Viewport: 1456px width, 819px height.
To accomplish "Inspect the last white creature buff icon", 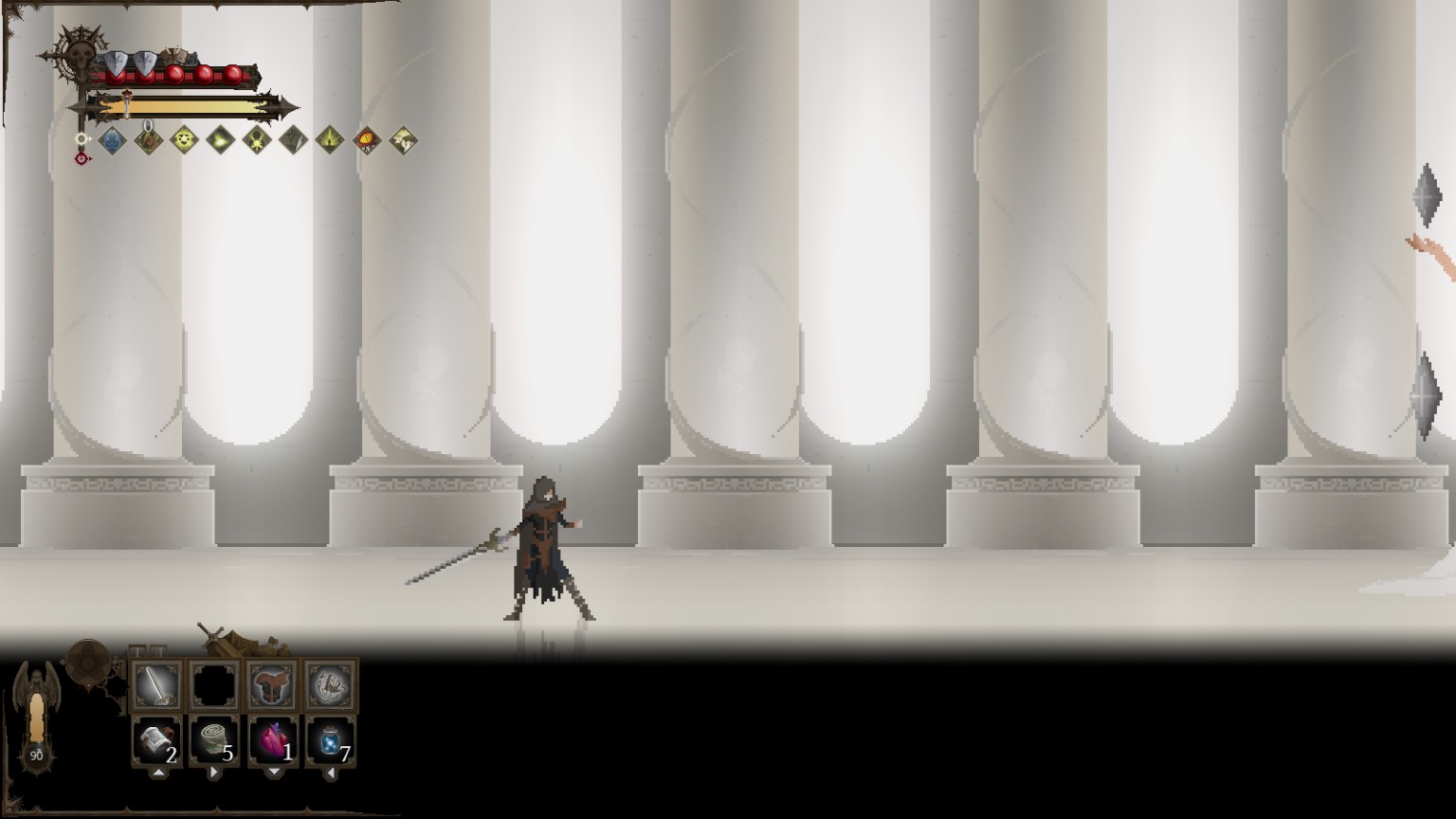I will coord(403,141).
